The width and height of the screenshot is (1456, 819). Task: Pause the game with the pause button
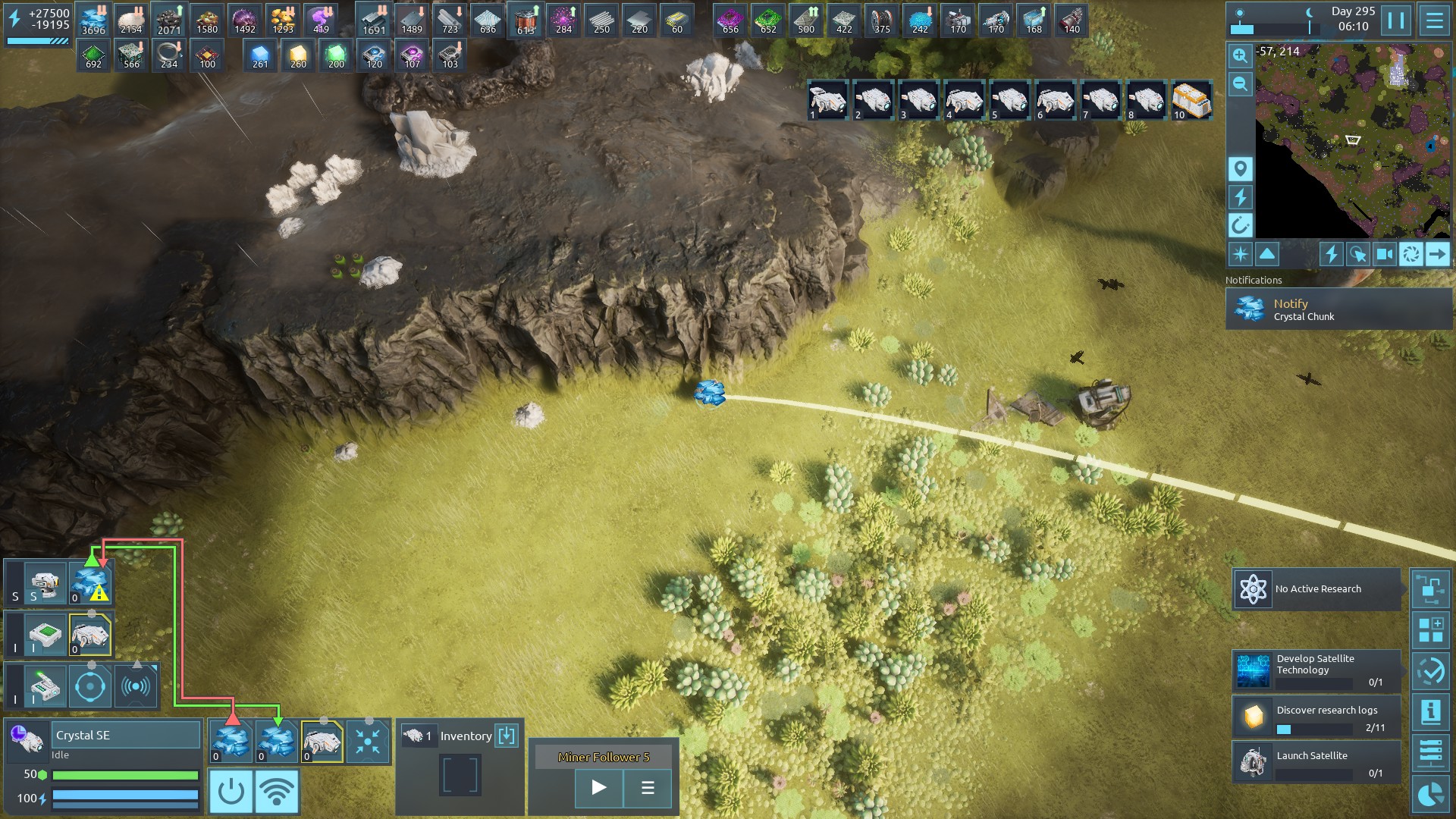(x=1396, y=20)
